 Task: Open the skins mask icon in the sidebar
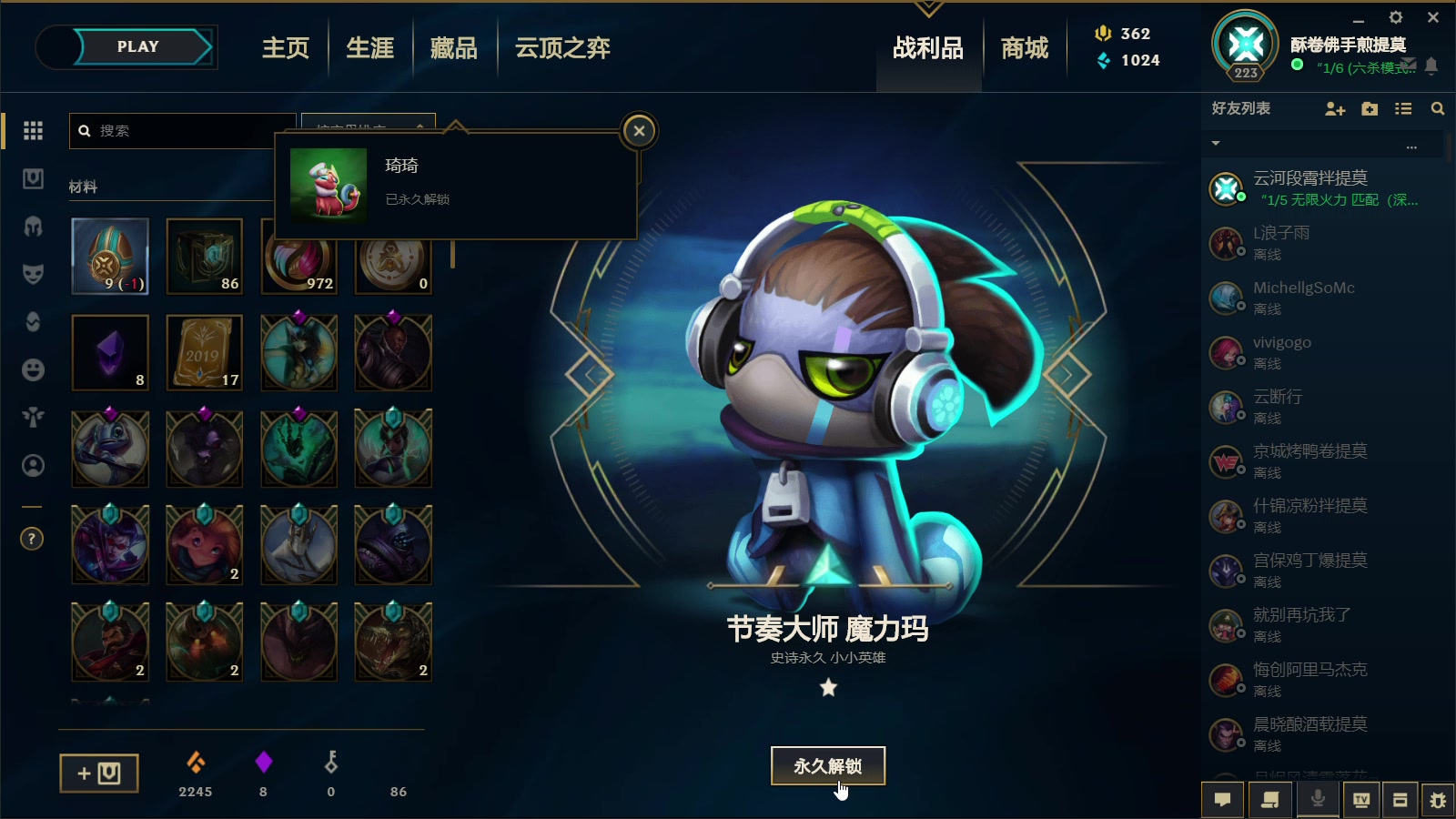point(33,275)
